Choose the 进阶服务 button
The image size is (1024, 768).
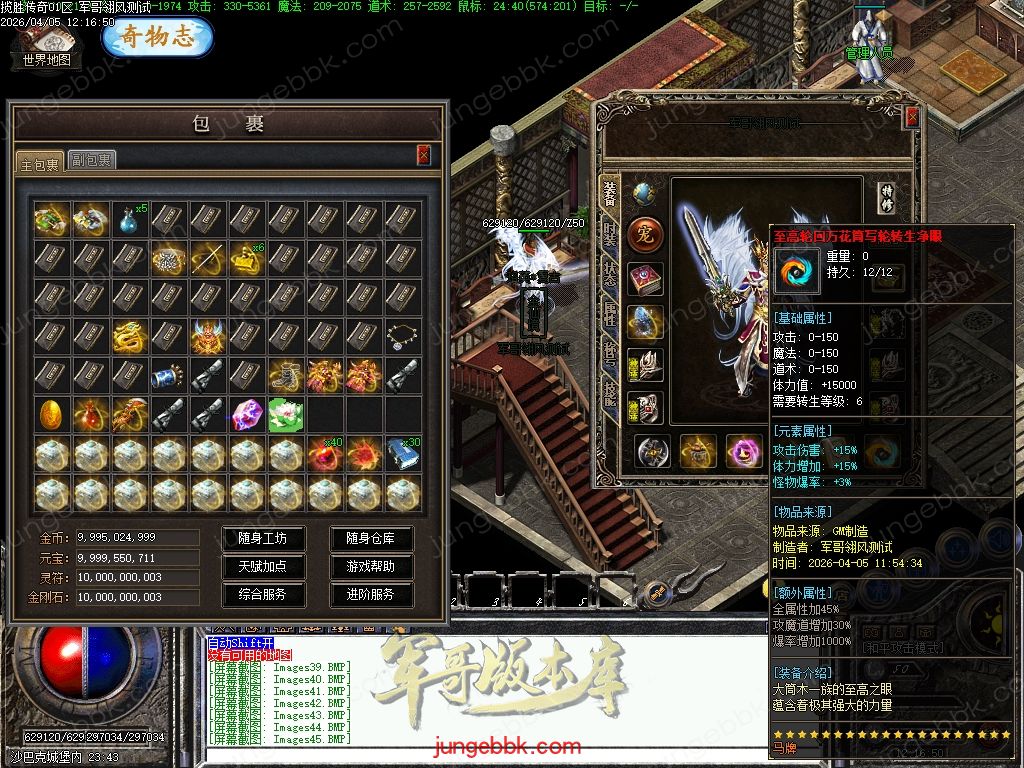(x=370, y=594)
